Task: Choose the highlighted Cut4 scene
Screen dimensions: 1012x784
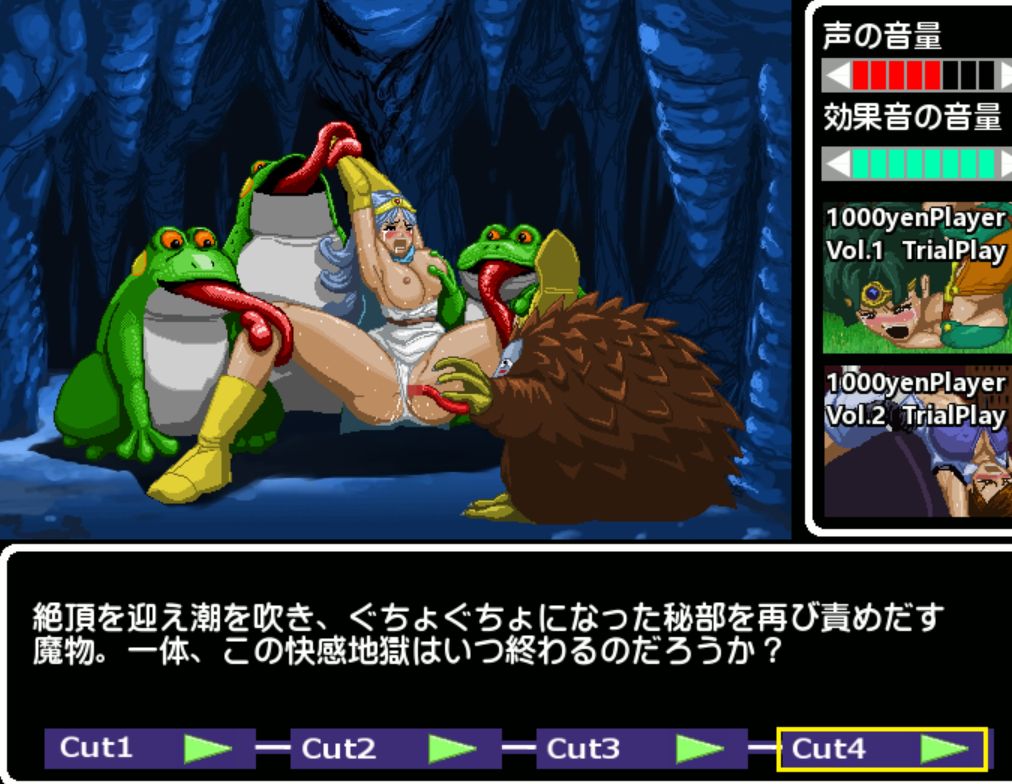Action: point(882,748)
